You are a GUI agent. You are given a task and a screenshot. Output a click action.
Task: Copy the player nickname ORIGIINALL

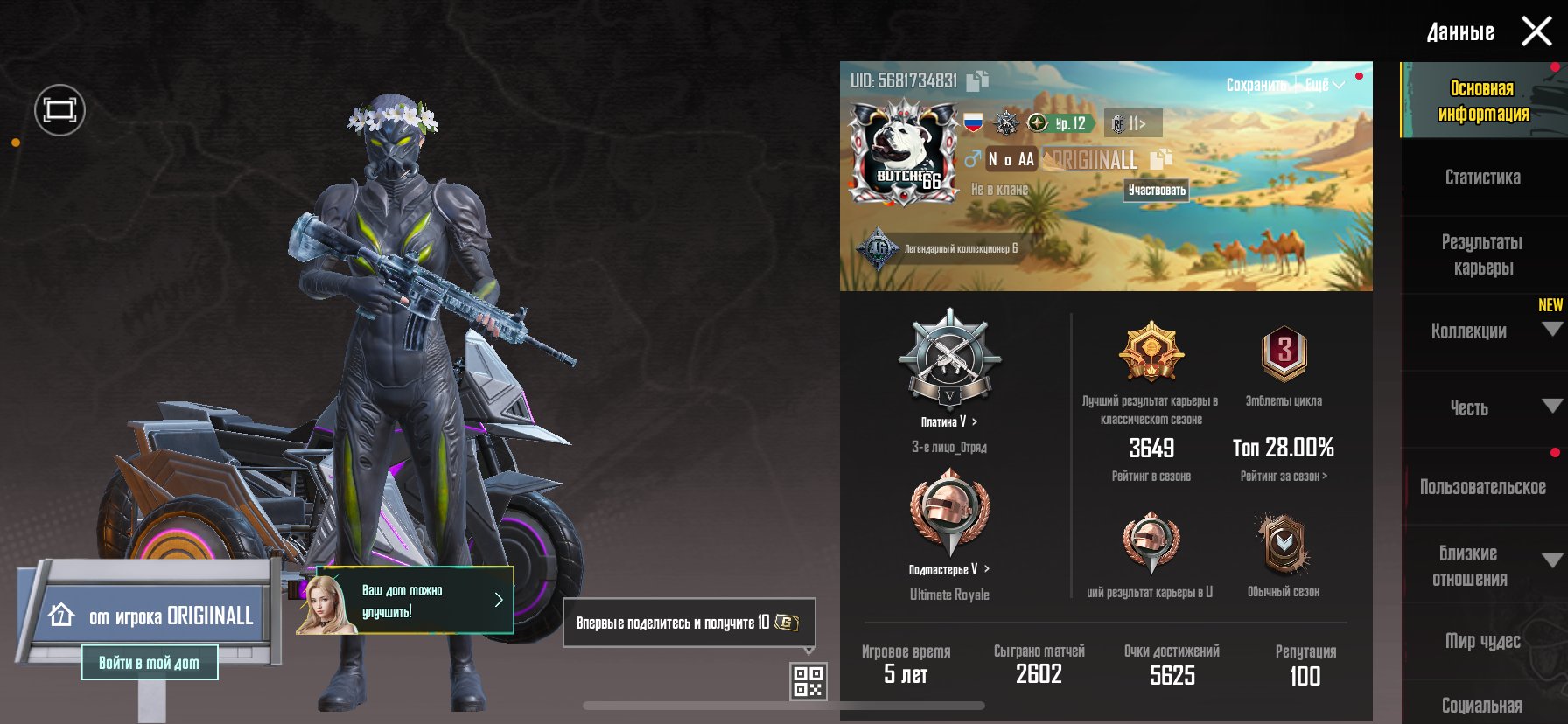pos(1160,159)
